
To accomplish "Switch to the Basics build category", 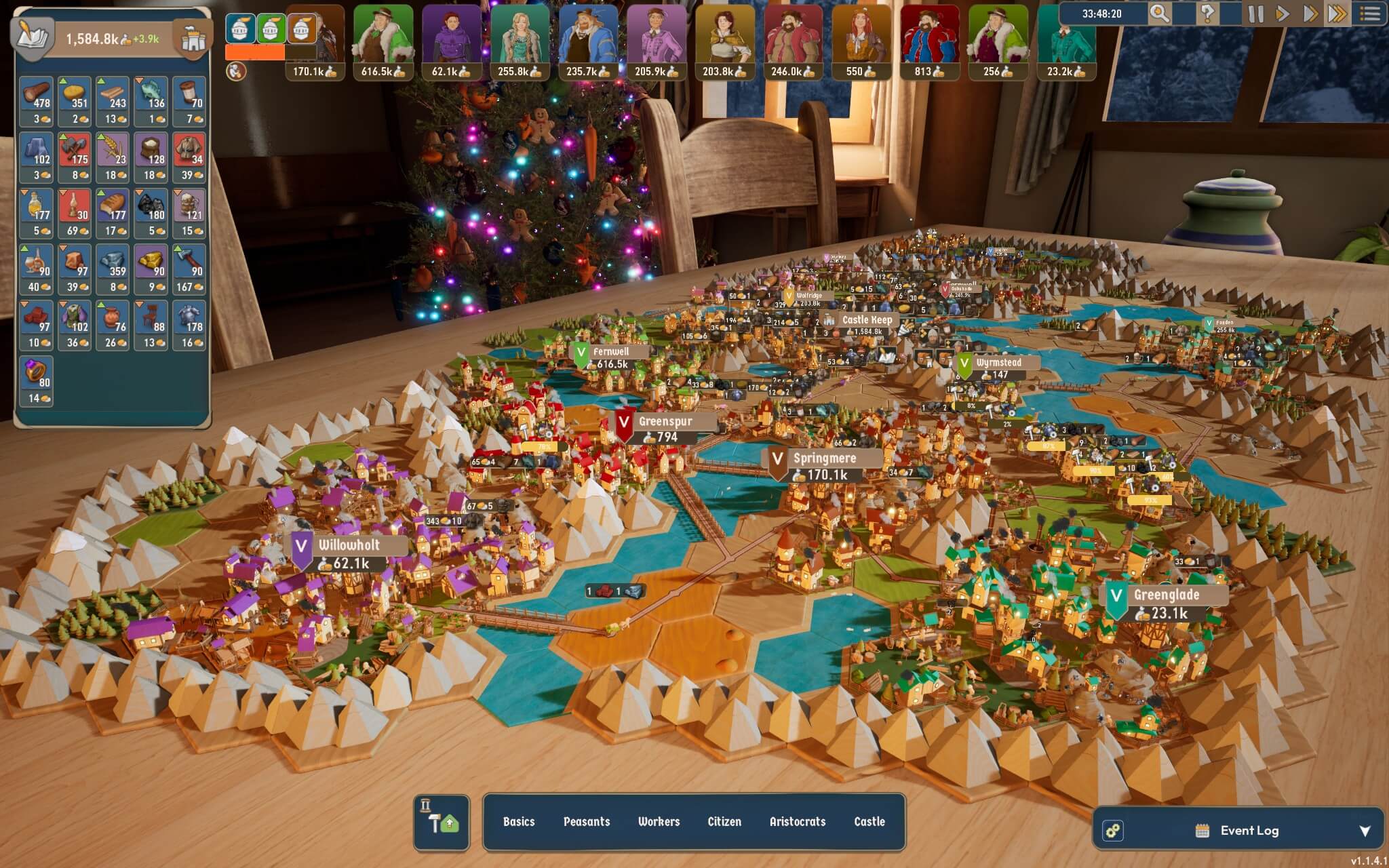I will pyautogui.click(x=519, y=821).
